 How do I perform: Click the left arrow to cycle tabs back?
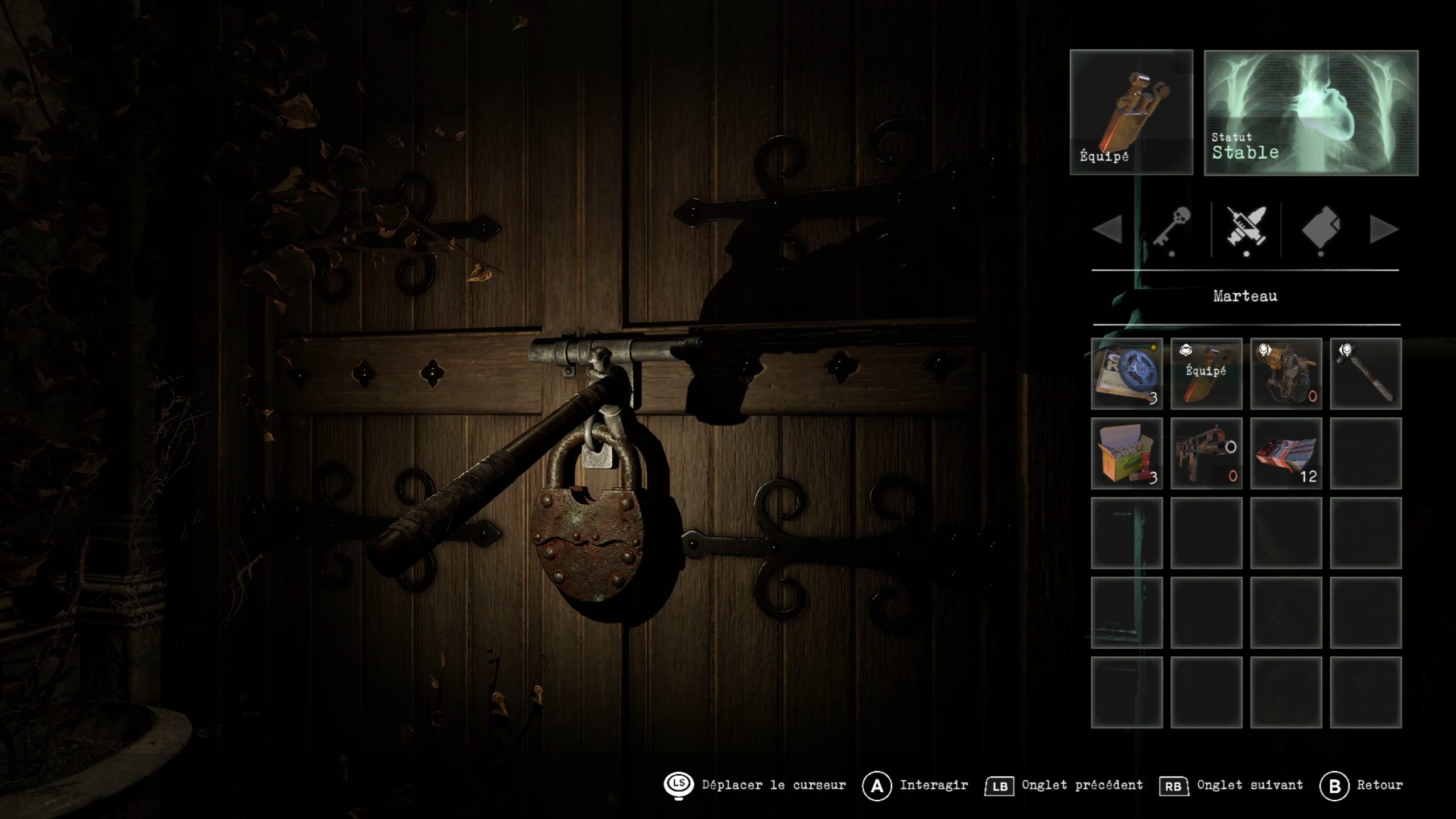point(1107,229)
